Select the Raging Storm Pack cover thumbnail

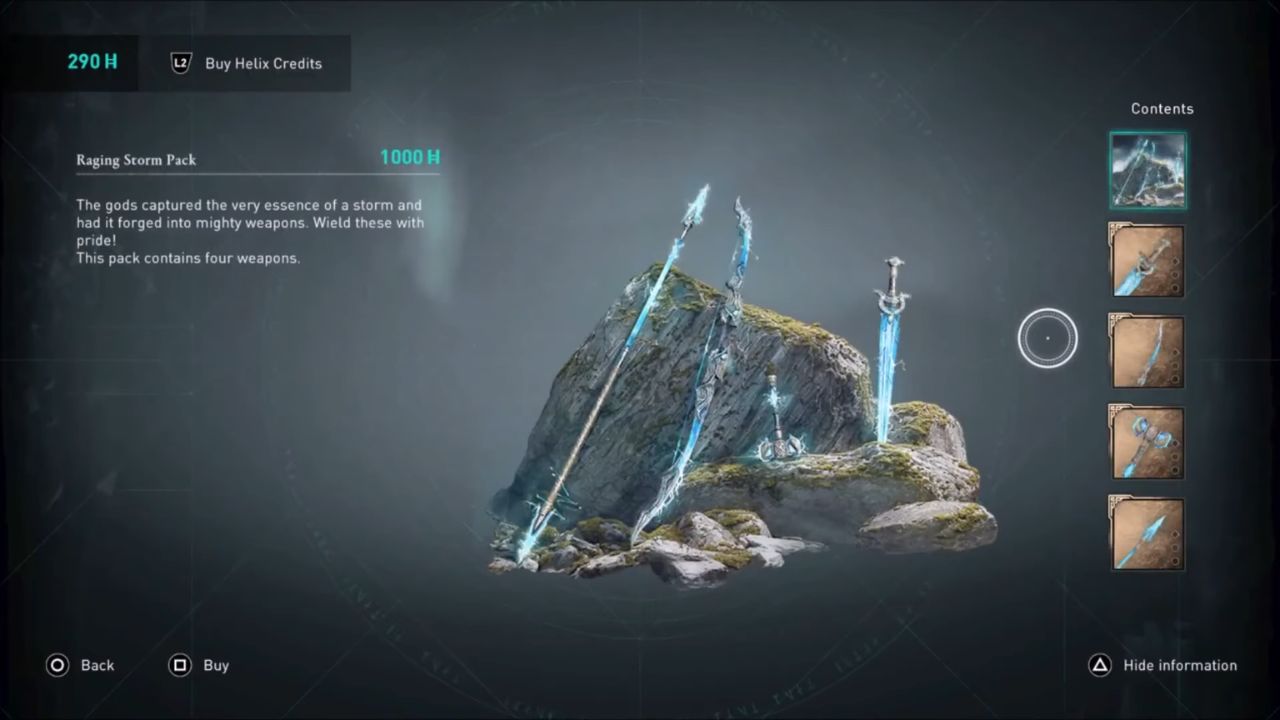[x=1147, y=171]
